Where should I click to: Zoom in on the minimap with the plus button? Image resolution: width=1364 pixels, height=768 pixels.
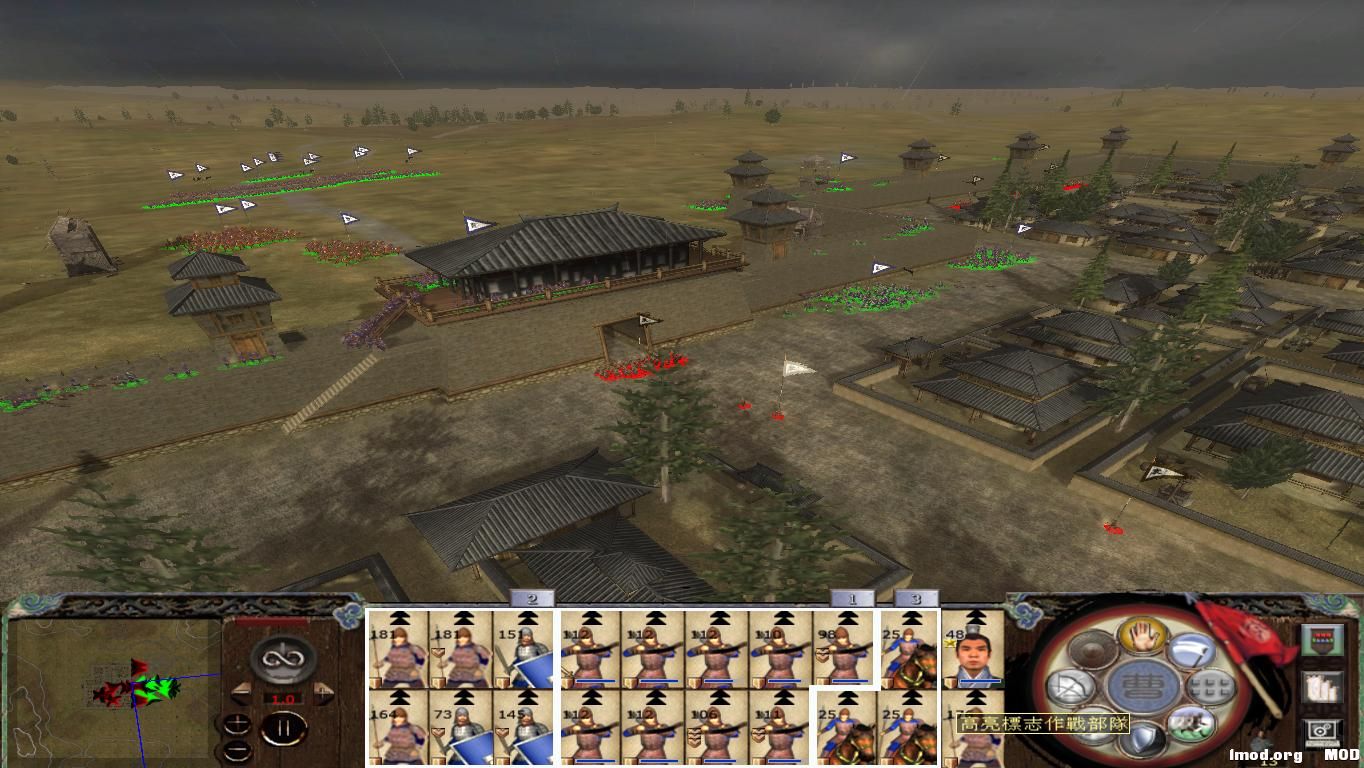(x=237, y=724)
